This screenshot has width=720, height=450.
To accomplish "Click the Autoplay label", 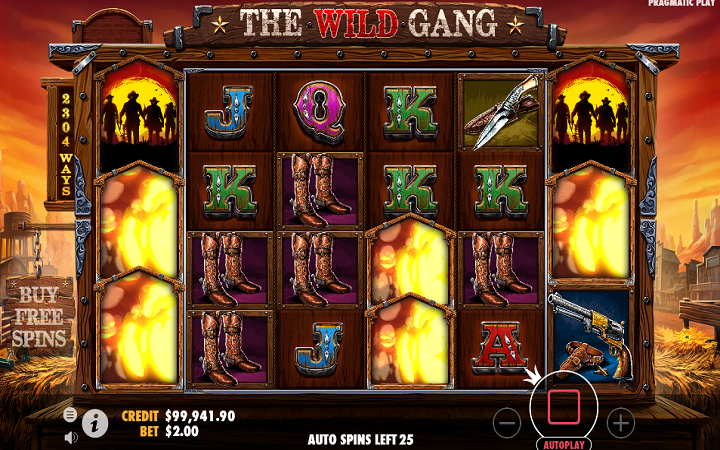I will pos(565,443).
